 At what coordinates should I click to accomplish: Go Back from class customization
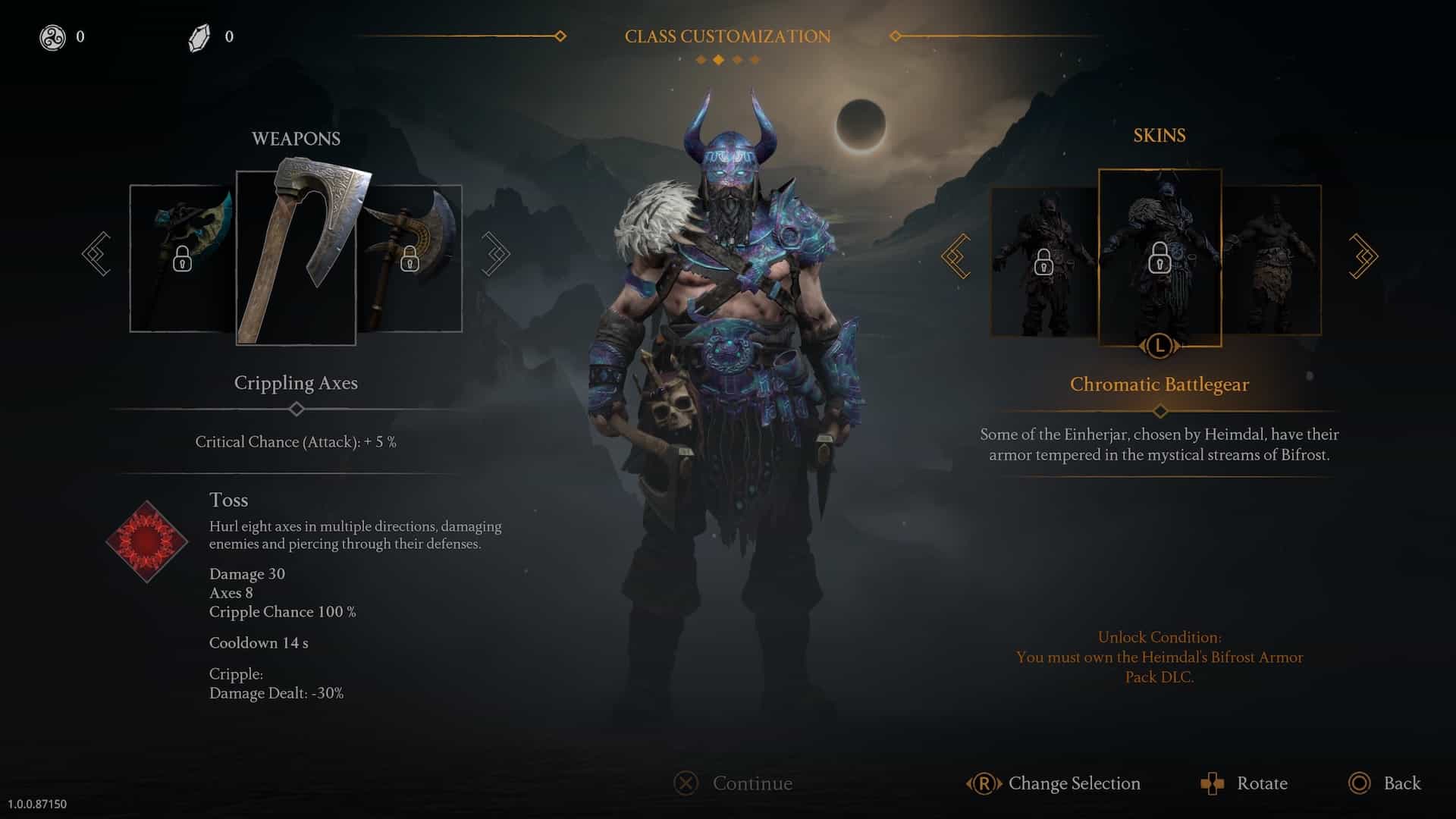[x=1385, y=783]
